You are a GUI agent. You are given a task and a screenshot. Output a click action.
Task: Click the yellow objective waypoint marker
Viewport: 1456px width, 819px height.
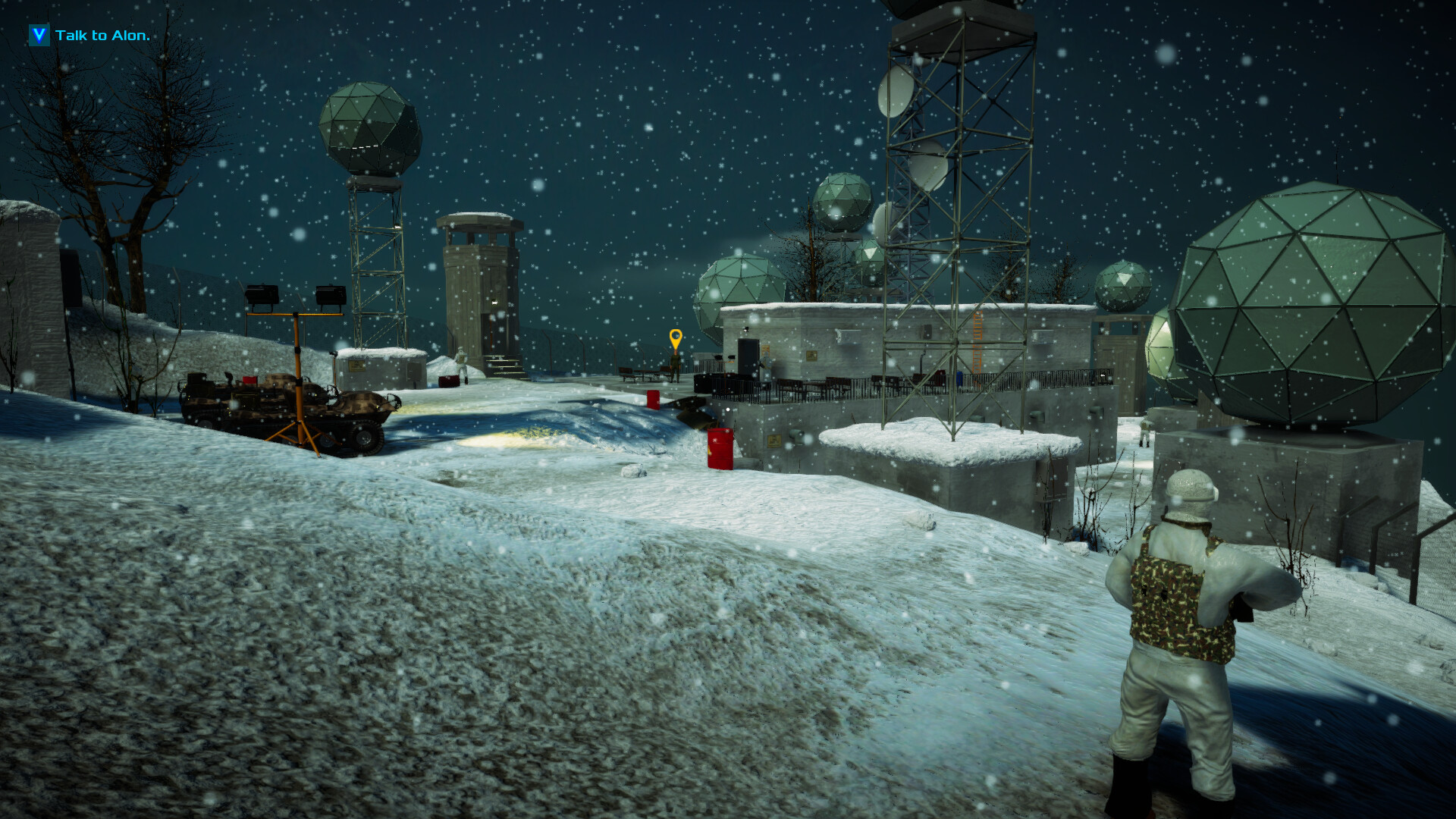pyautogui.click(x=675, y=338)
